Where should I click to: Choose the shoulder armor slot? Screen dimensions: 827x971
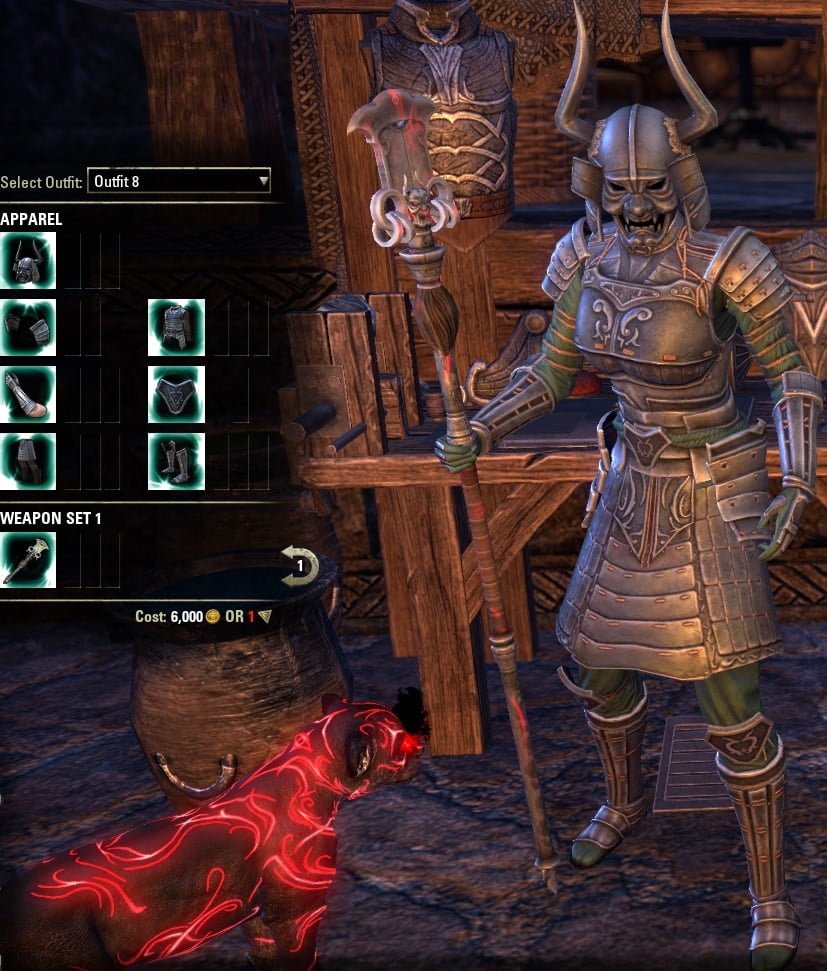27,328
